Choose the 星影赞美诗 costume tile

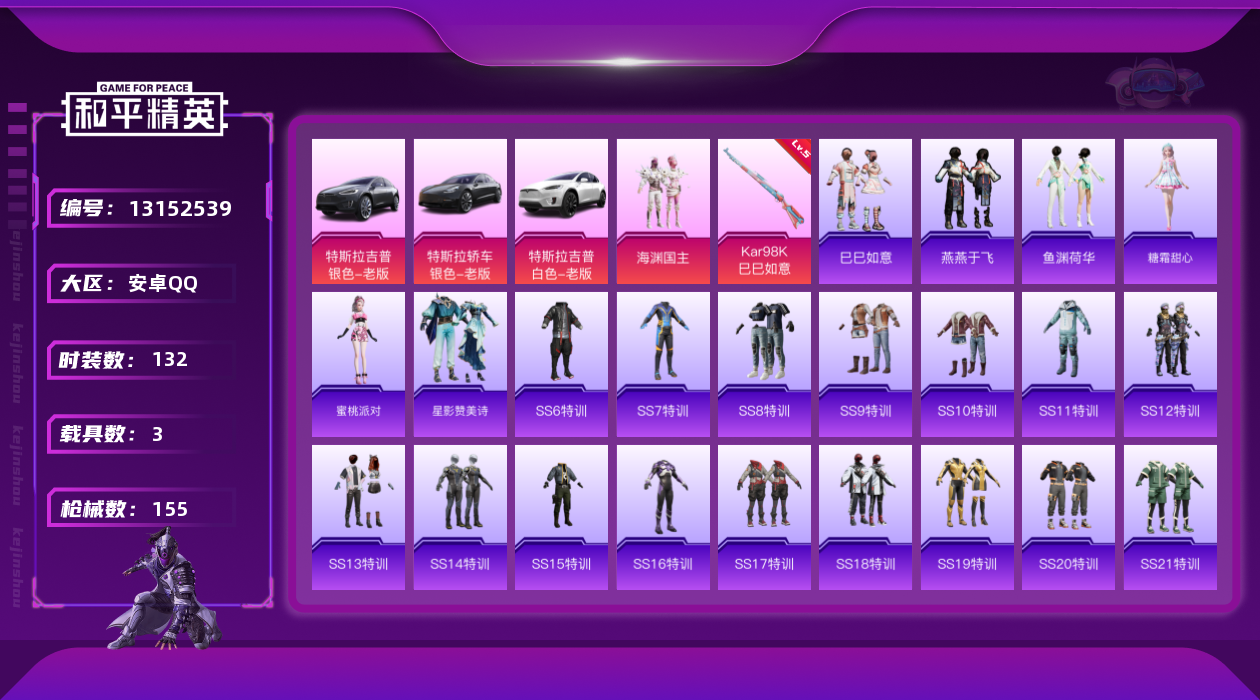[460, 364]
